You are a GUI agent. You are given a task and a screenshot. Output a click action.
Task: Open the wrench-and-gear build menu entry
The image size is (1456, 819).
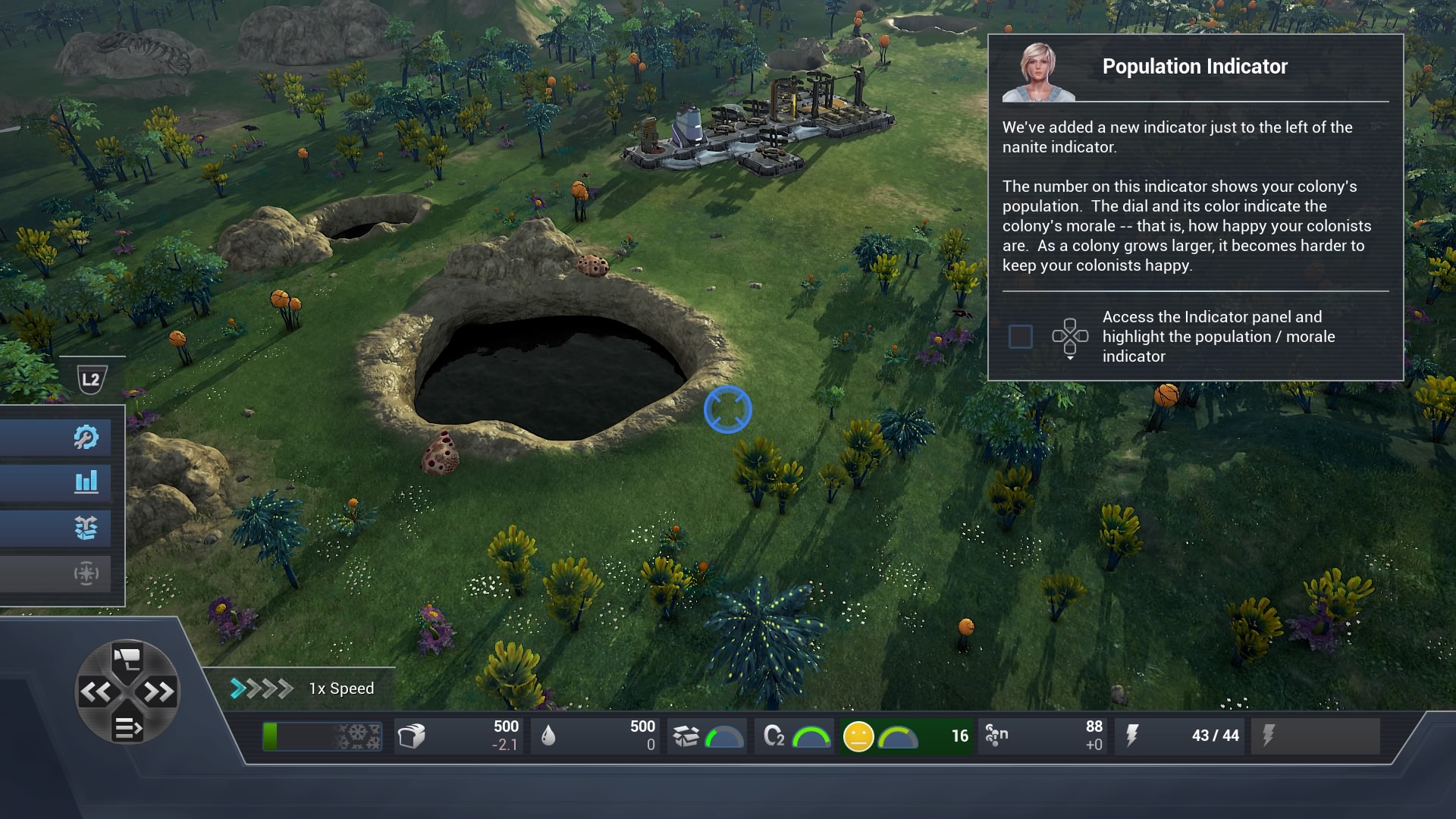(x=86, y=437)
